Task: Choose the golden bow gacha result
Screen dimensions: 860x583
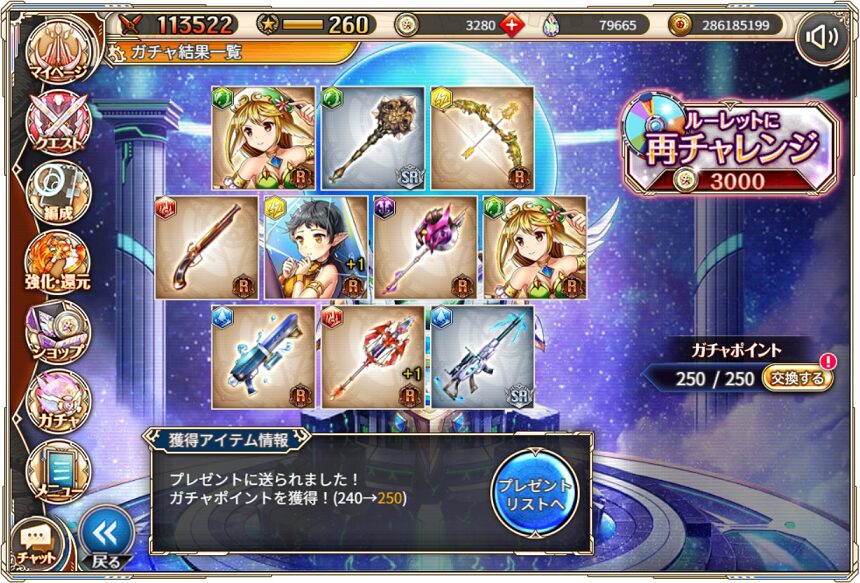Action: (482, 137)
